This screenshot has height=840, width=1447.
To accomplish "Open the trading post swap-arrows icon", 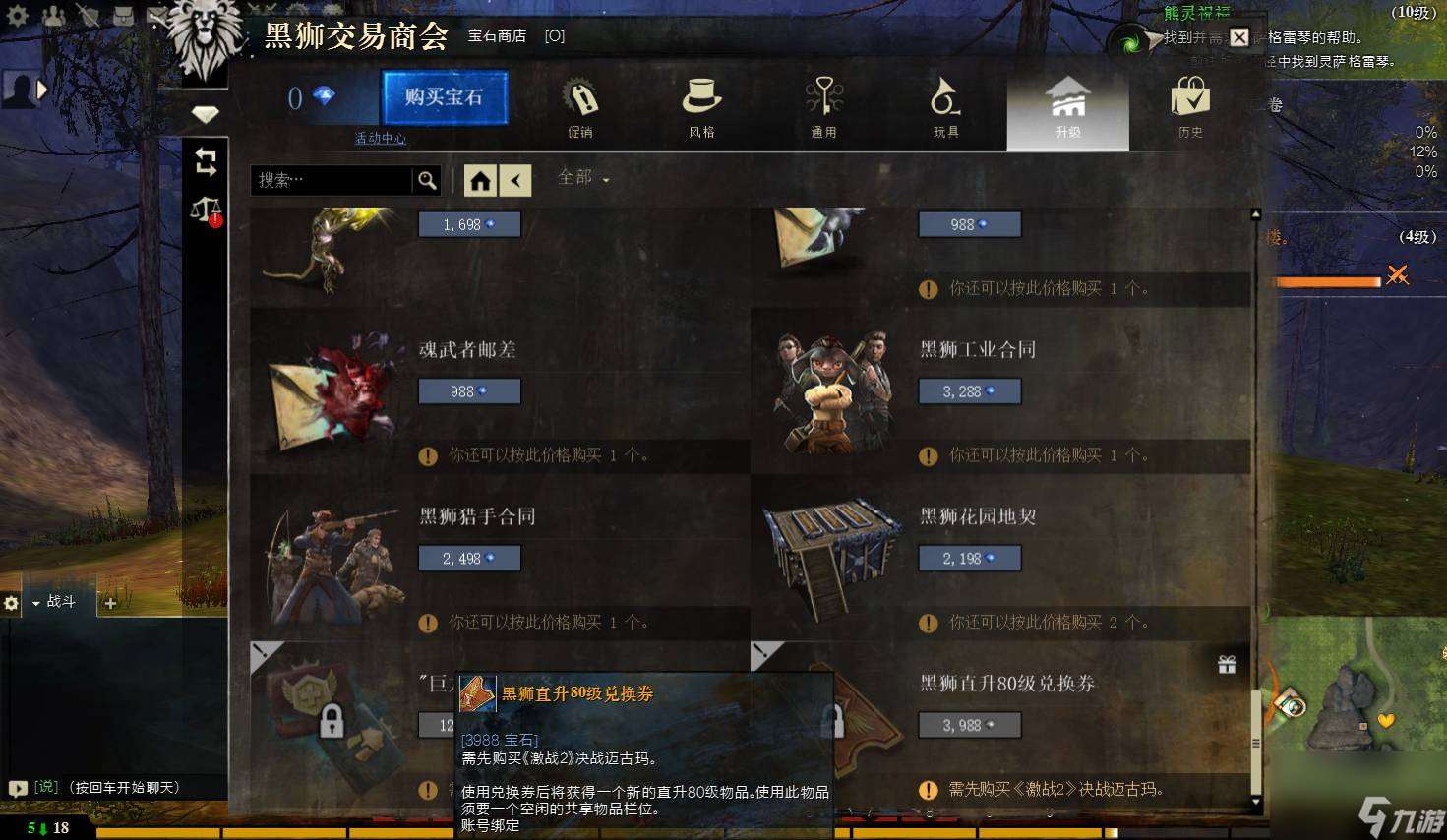I will point(206,163).
